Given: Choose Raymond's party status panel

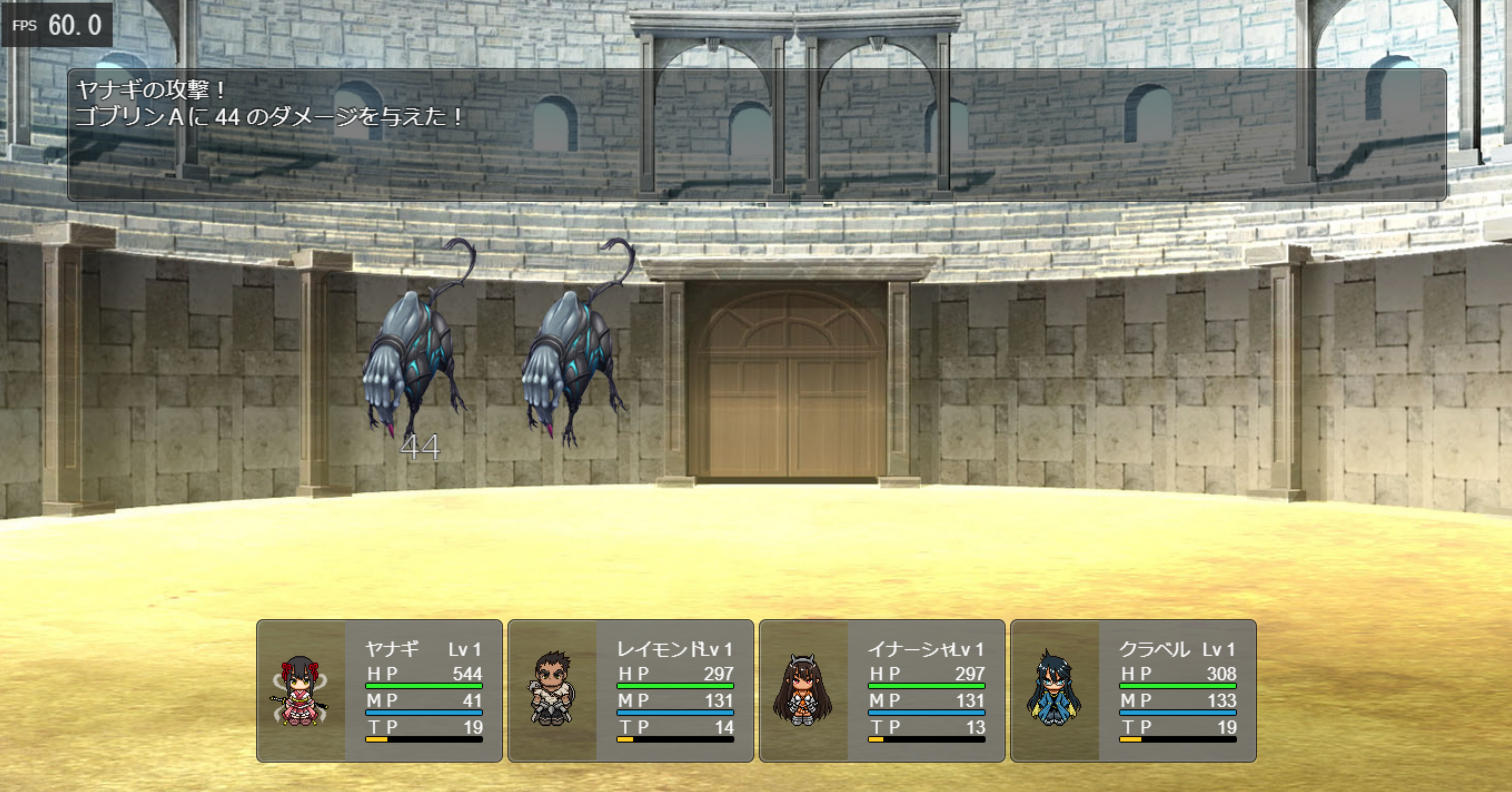Looking at the screenshot, I should (x=630, y=691).
